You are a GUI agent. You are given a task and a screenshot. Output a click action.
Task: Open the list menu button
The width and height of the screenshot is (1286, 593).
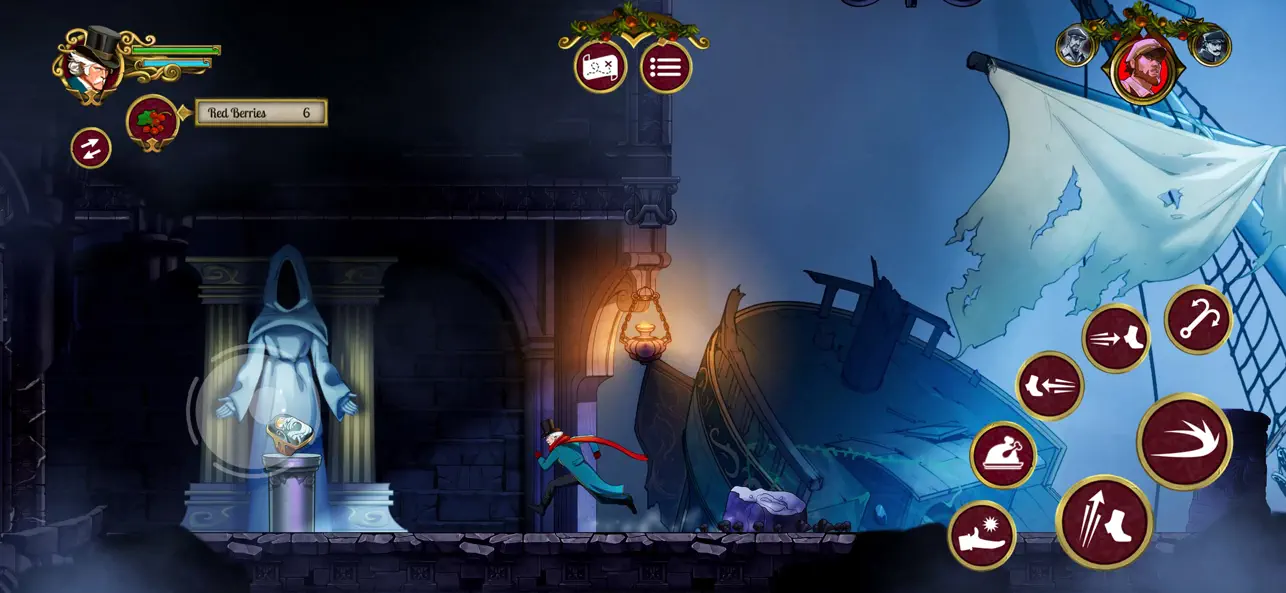coord(666,67)
